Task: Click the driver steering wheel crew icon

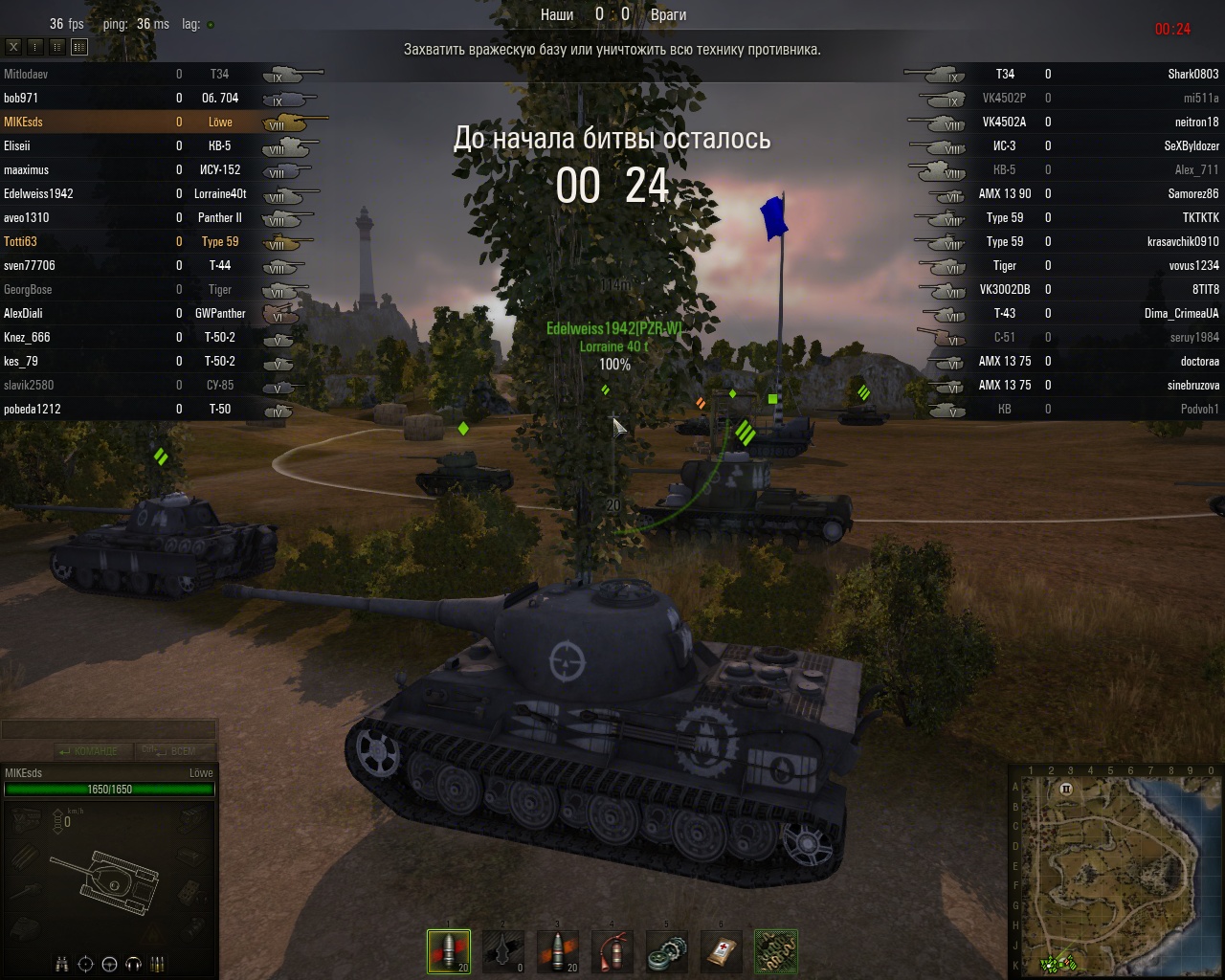Action: pos(109,964)
